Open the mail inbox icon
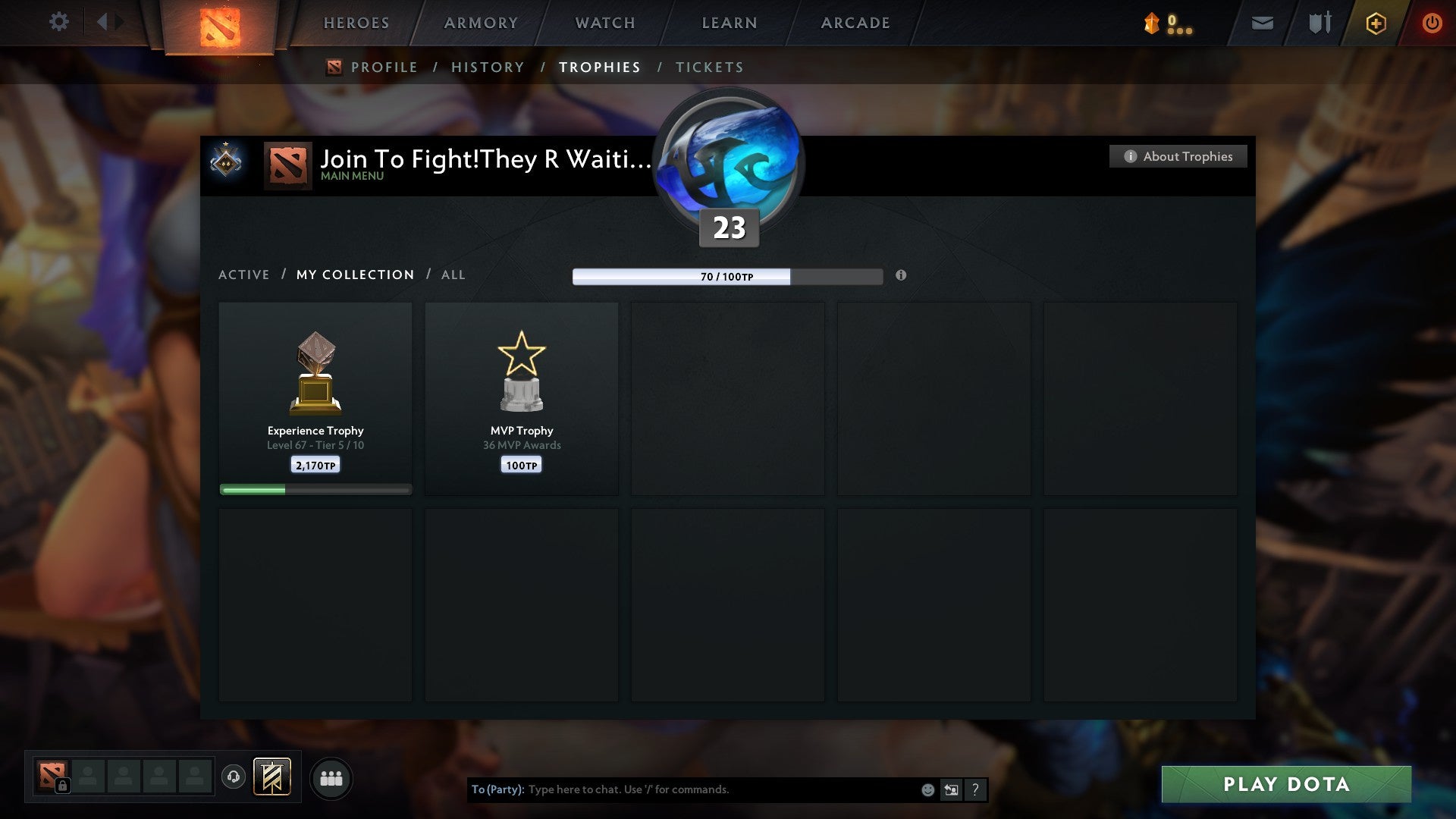The image size is (1456, 819). tap(1261, 23)
